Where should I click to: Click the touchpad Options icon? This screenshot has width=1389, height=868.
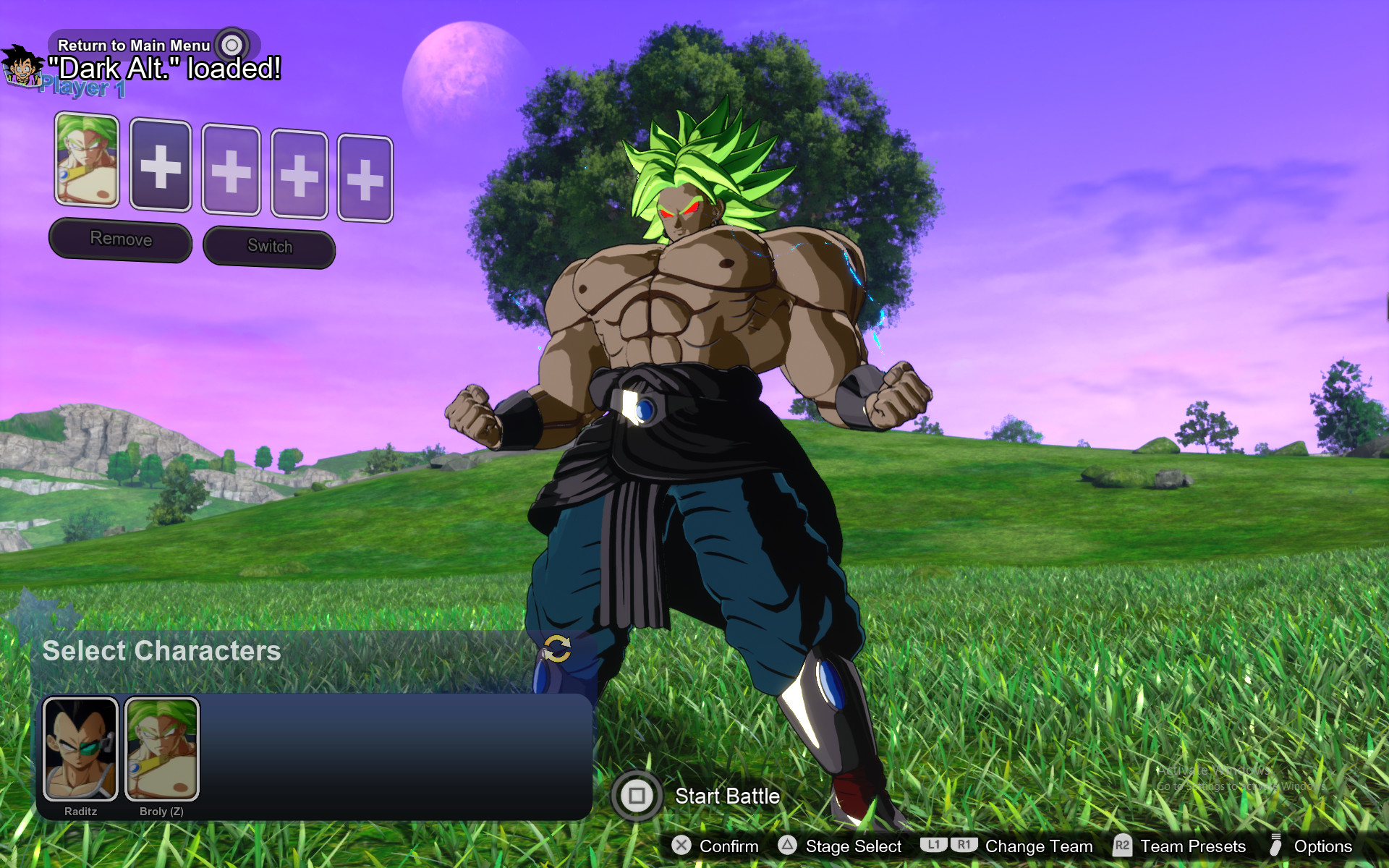1276,846
